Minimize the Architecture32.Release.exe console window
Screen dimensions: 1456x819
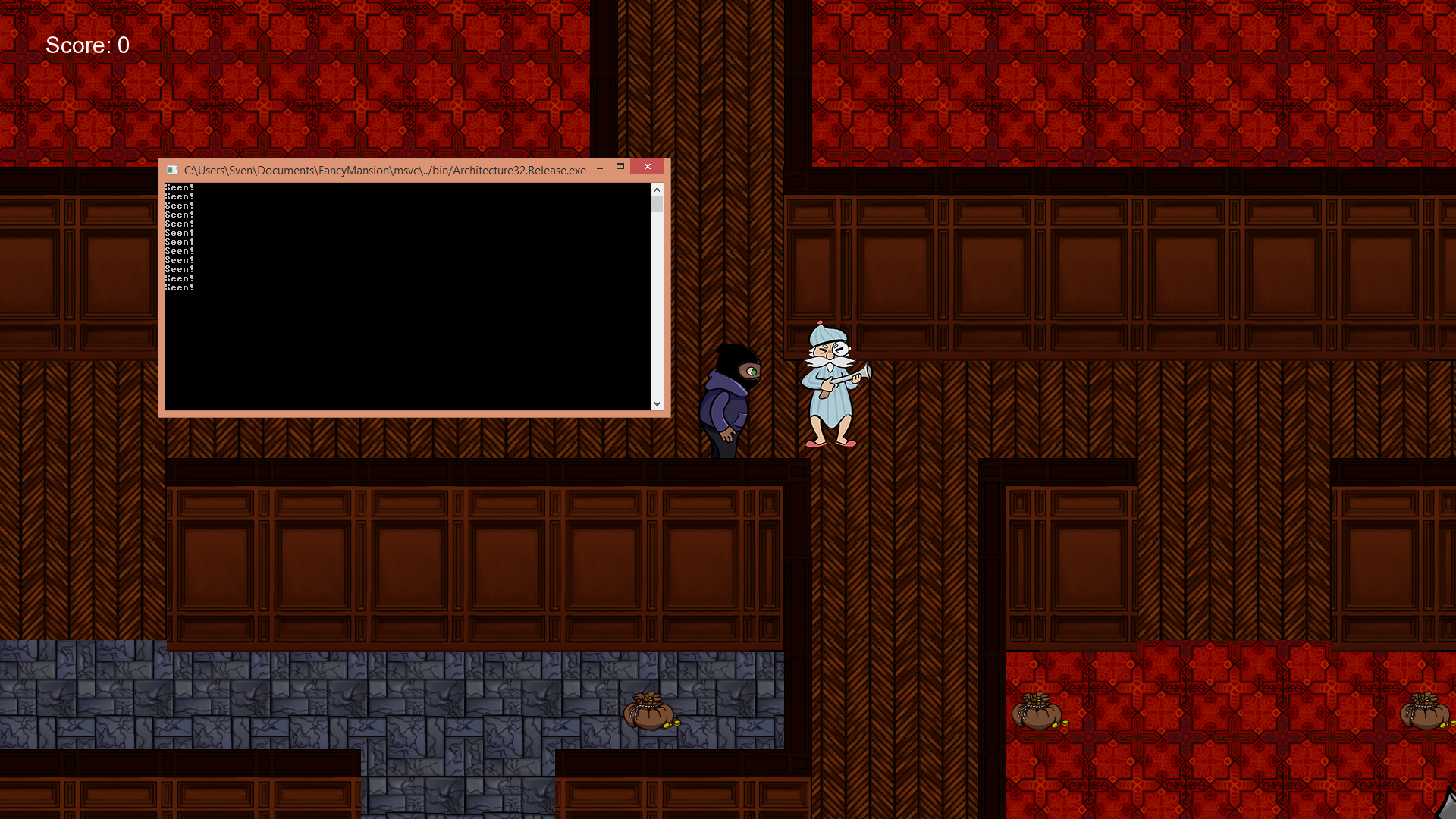coord(600,167)
